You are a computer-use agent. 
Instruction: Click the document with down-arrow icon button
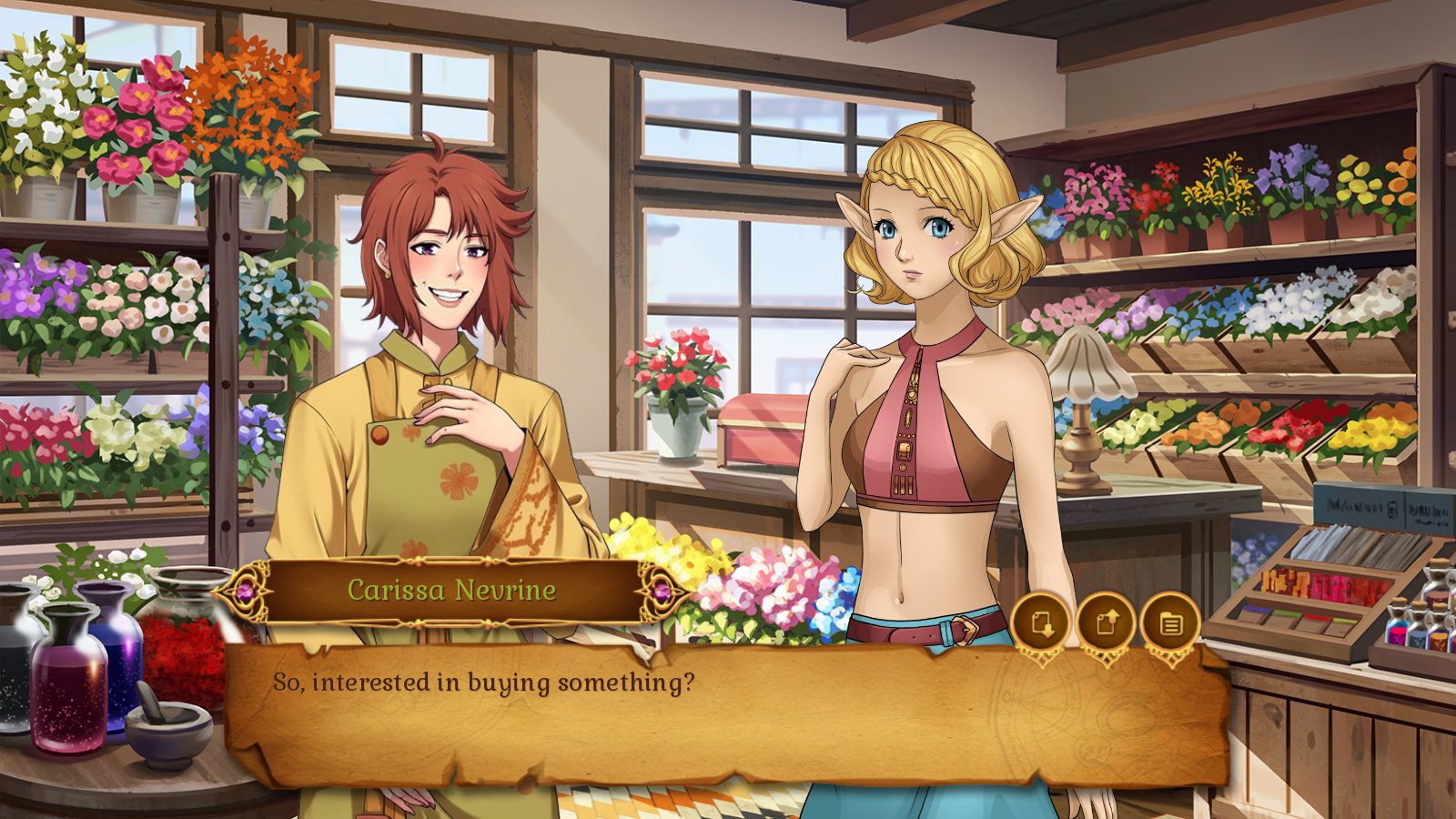[1039, 623]
